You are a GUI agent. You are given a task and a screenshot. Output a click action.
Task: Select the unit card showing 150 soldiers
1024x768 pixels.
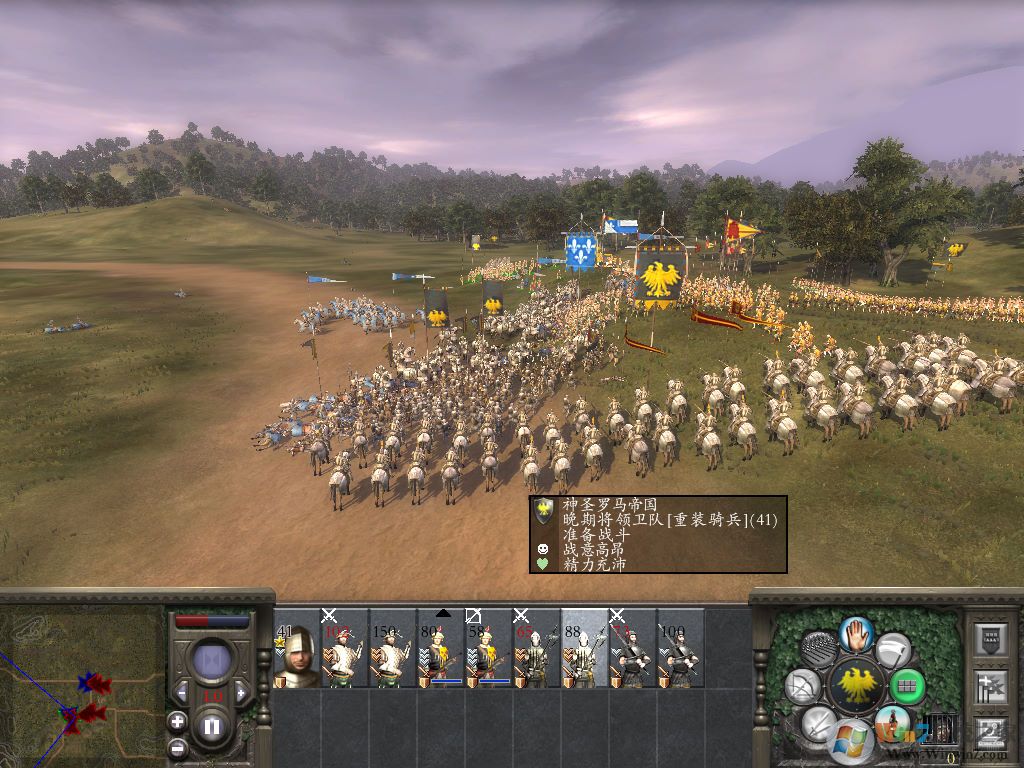click(392, 650)
